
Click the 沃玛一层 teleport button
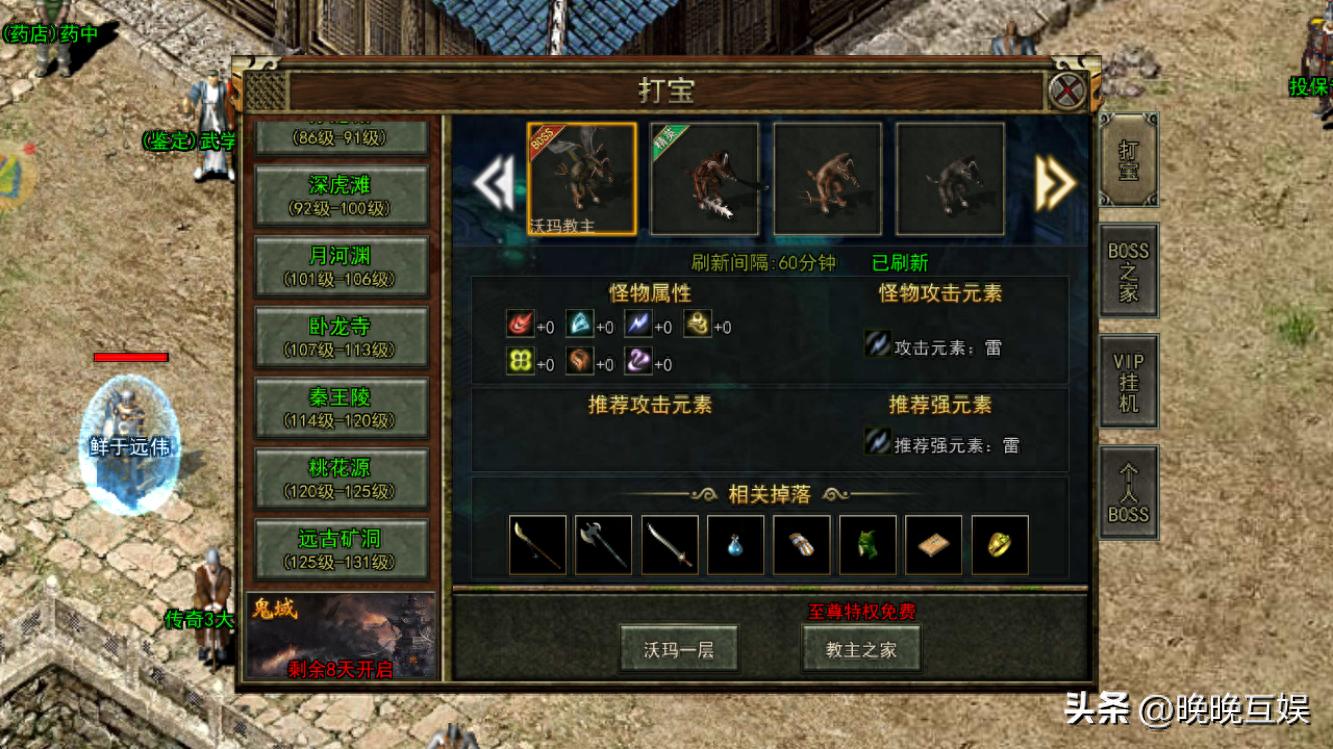(680, 648)
